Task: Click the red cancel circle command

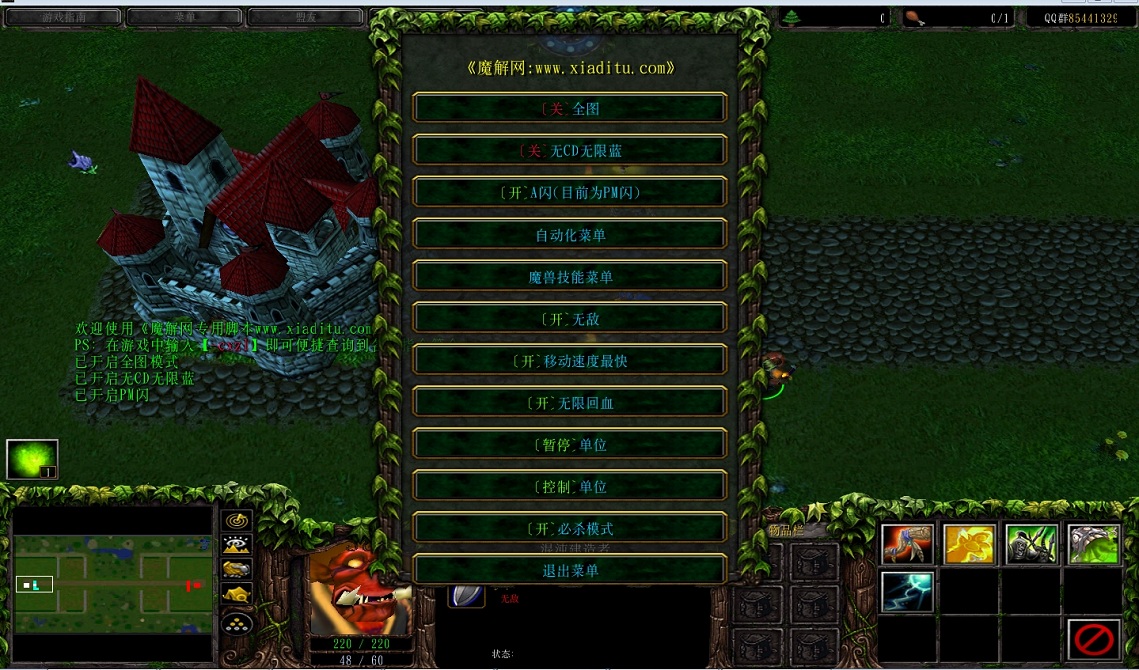Action: [x=1092, y=638]
